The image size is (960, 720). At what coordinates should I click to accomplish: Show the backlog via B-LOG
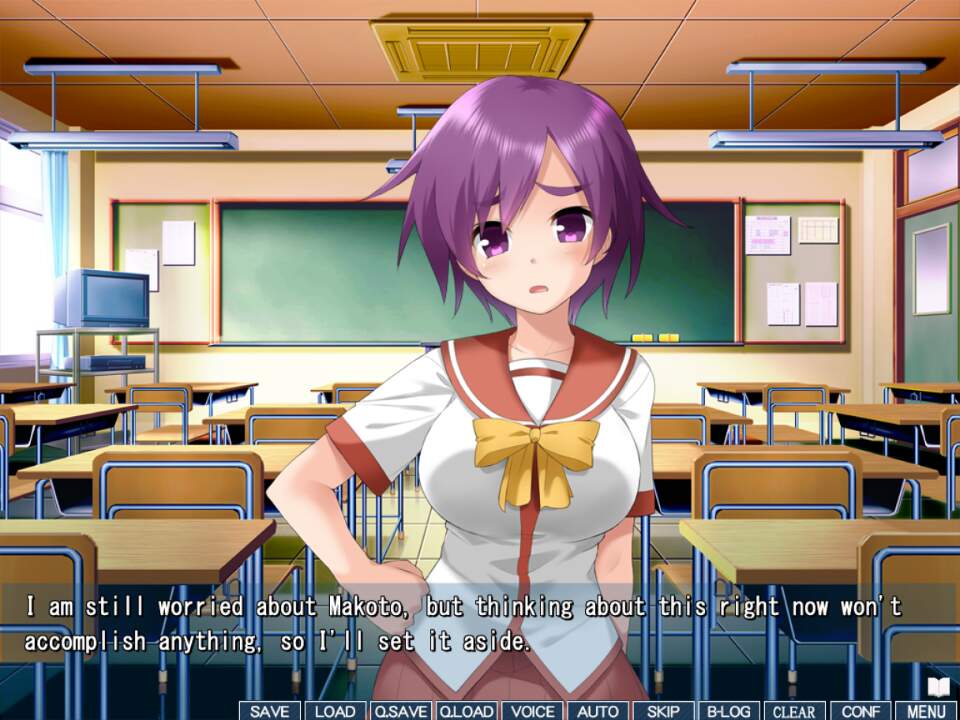click(728, 711)
